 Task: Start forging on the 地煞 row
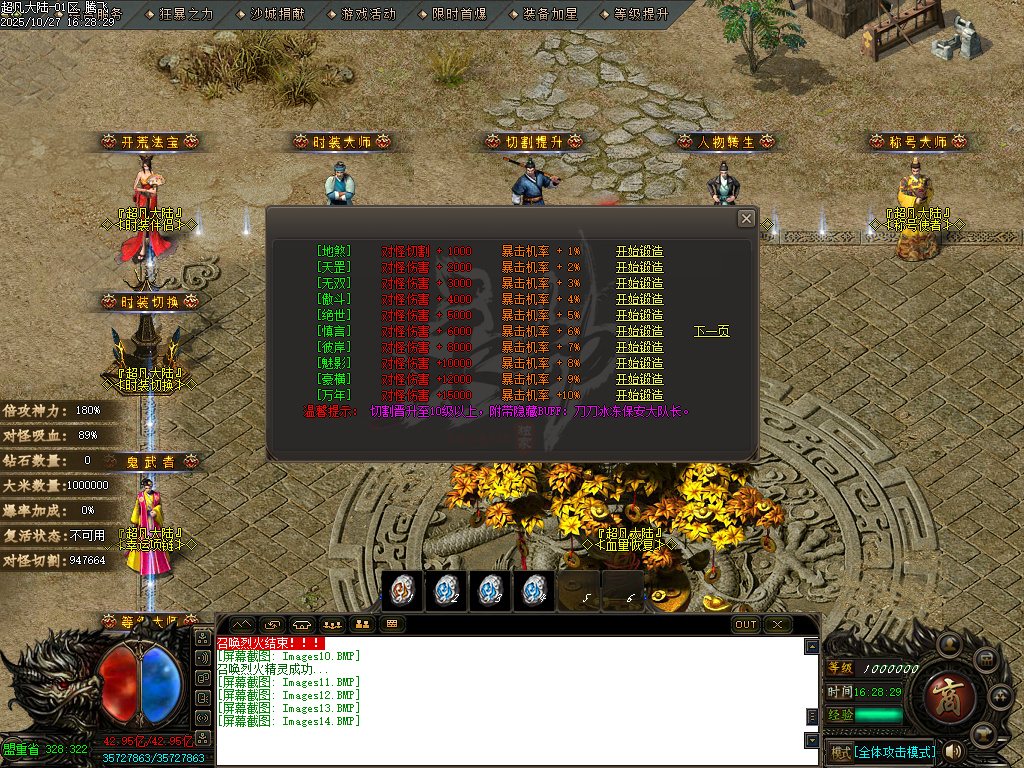click(x=639, y=251)
